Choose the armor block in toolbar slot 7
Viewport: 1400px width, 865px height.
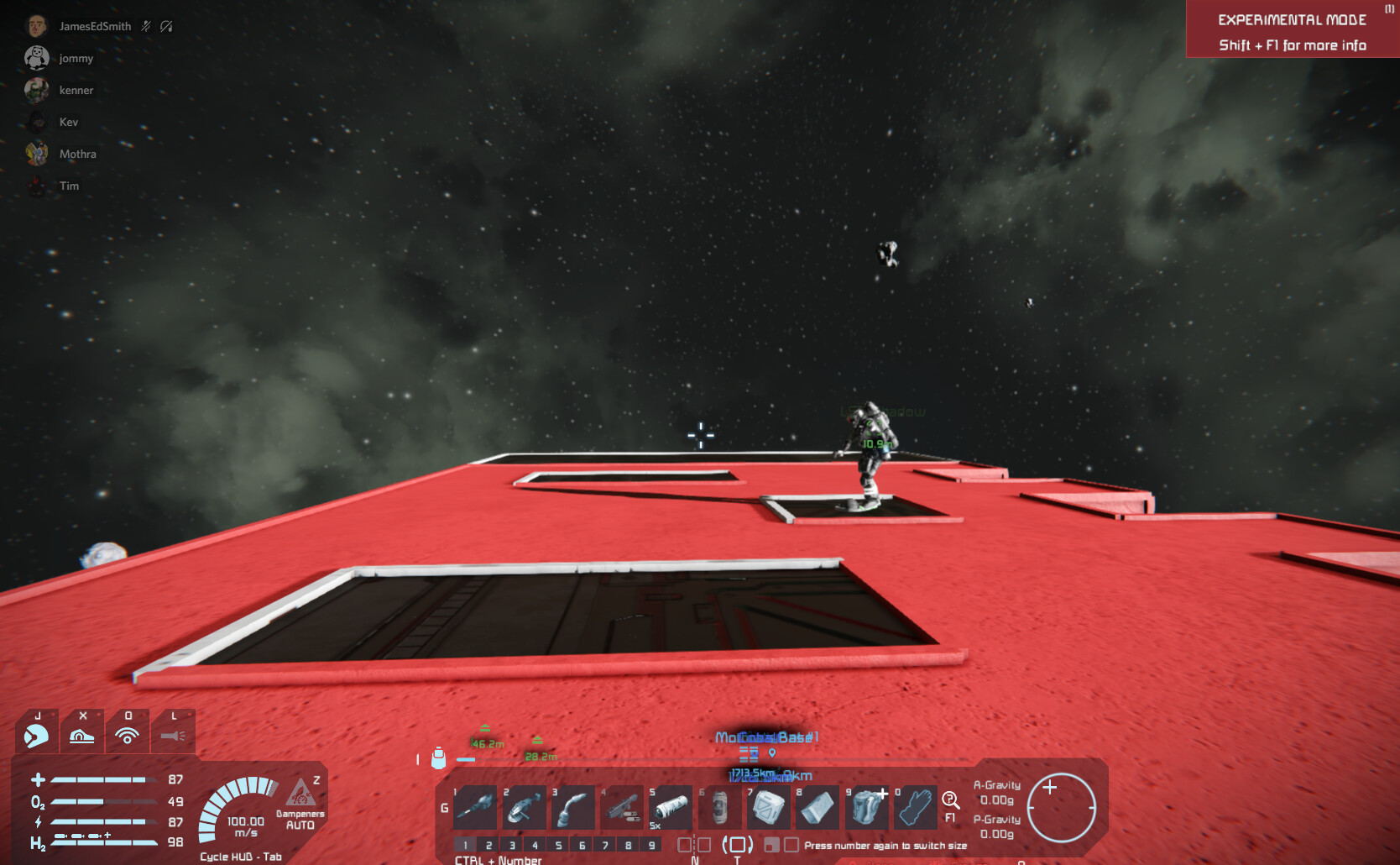pyautogui.click(x=768, y=808)
